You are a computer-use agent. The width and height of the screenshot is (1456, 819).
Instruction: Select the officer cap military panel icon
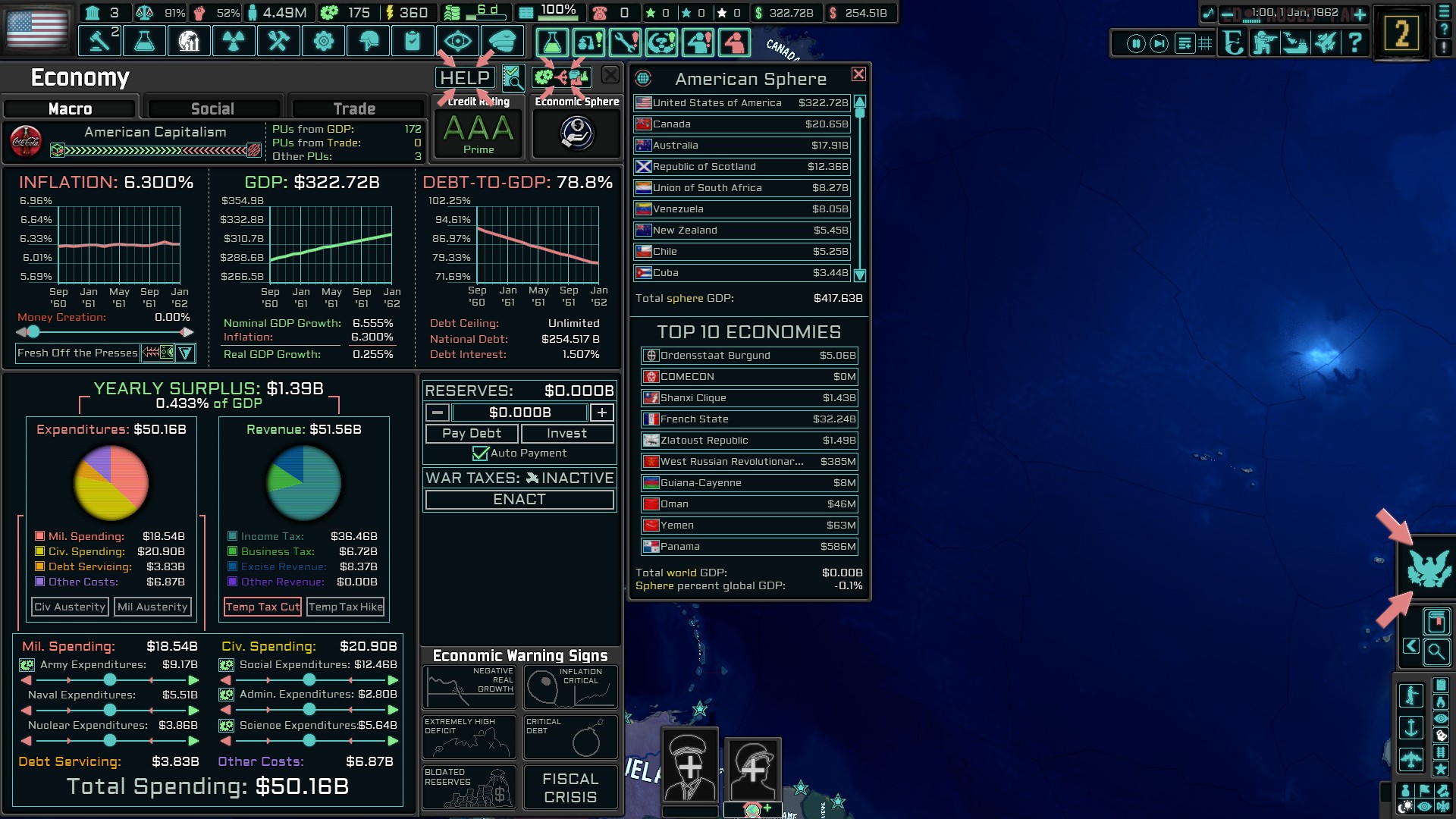pos(504,41)
